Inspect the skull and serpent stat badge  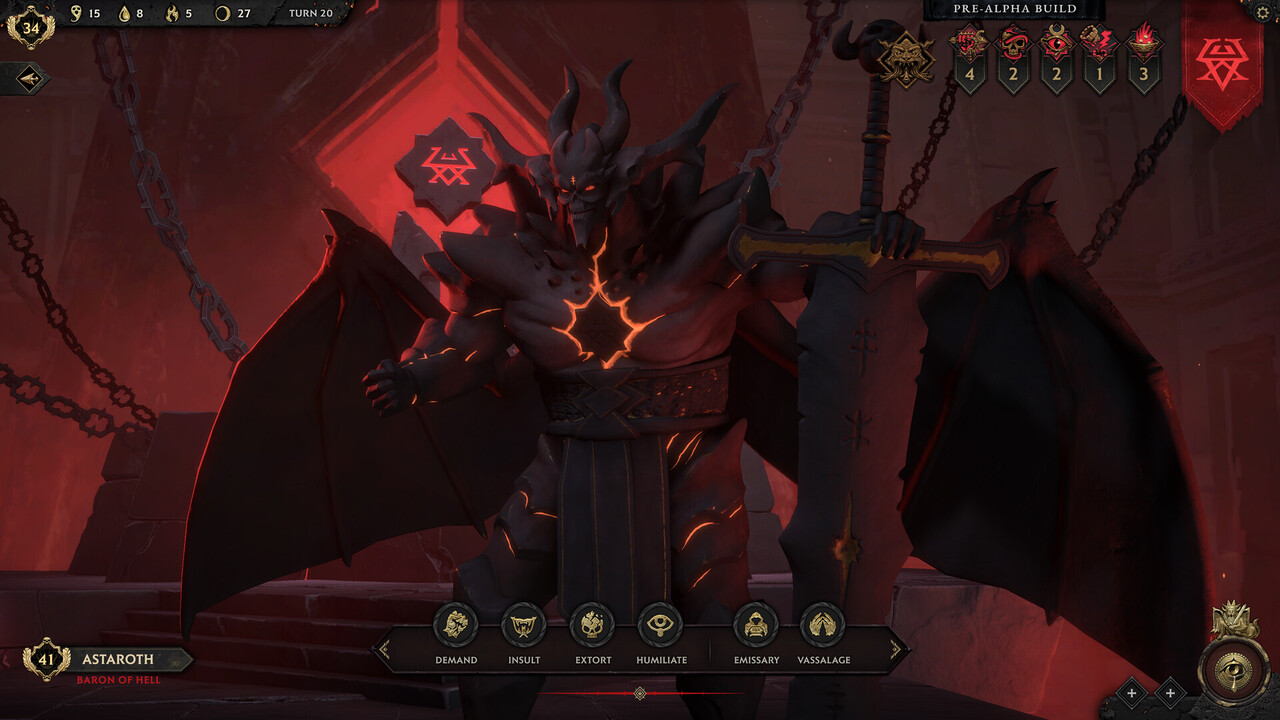[x=1013, y=45]
